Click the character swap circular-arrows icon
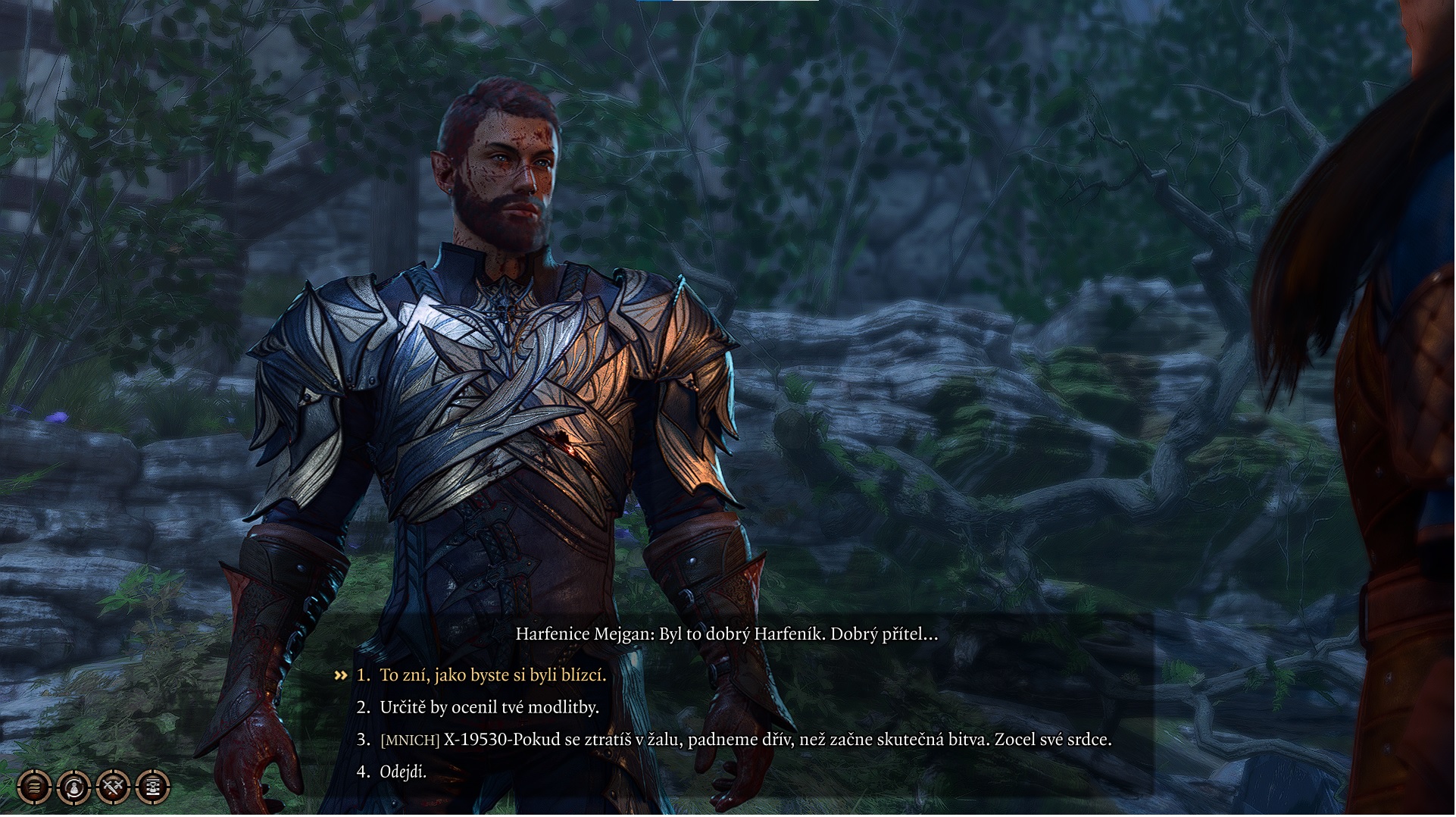Screen dimensions: 1456x817 [73, 788]
